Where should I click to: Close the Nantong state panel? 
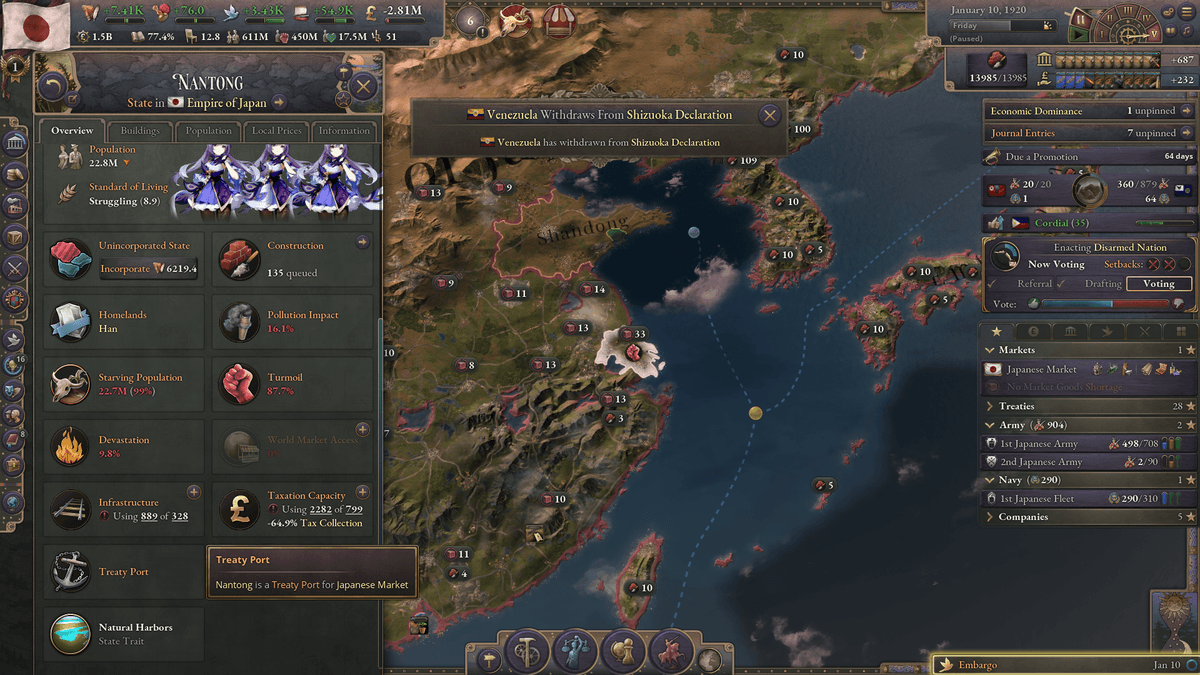[363, 87]
